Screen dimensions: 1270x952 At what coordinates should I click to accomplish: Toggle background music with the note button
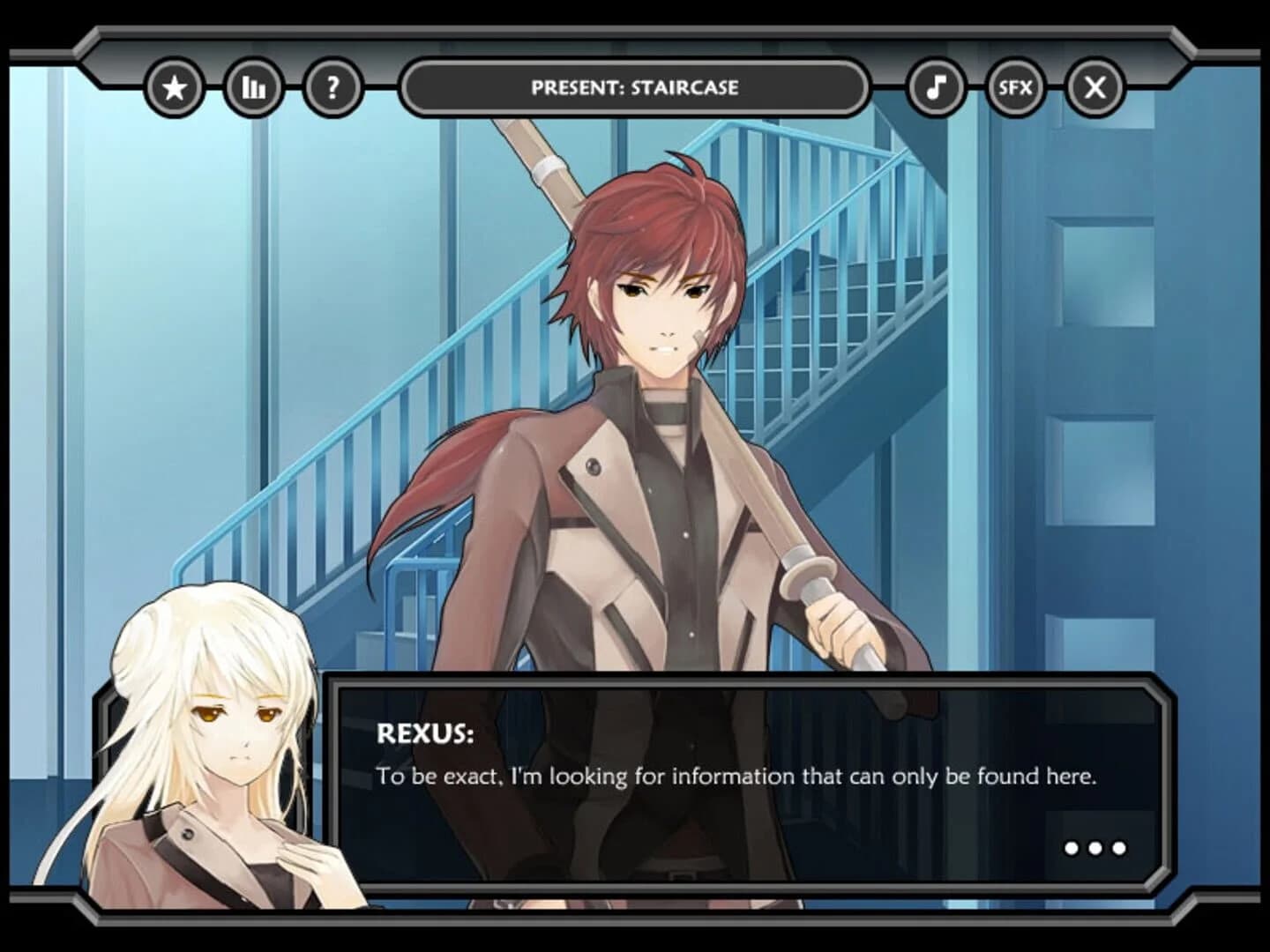937,86
